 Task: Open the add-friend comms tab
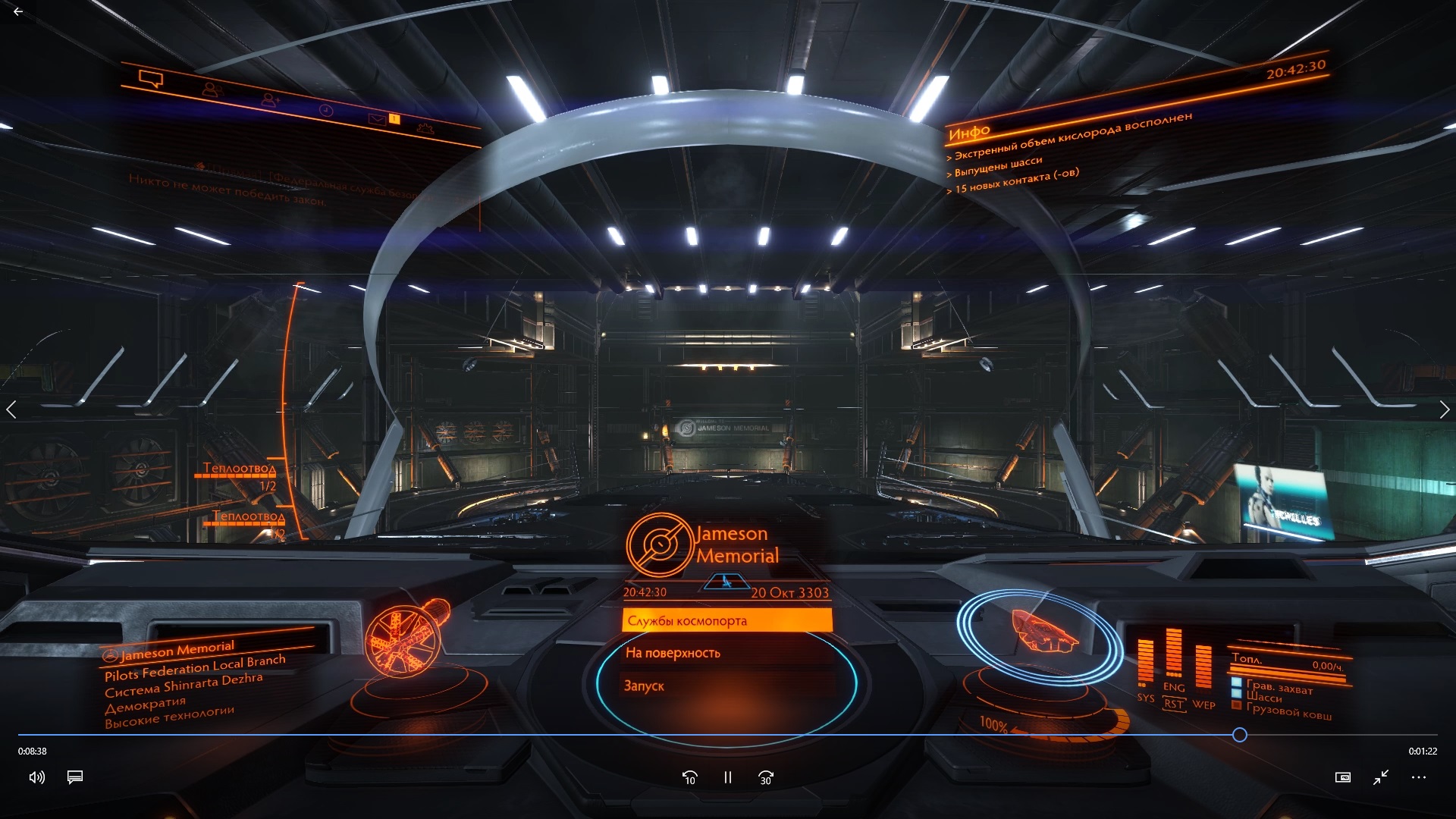pos(270,99)
